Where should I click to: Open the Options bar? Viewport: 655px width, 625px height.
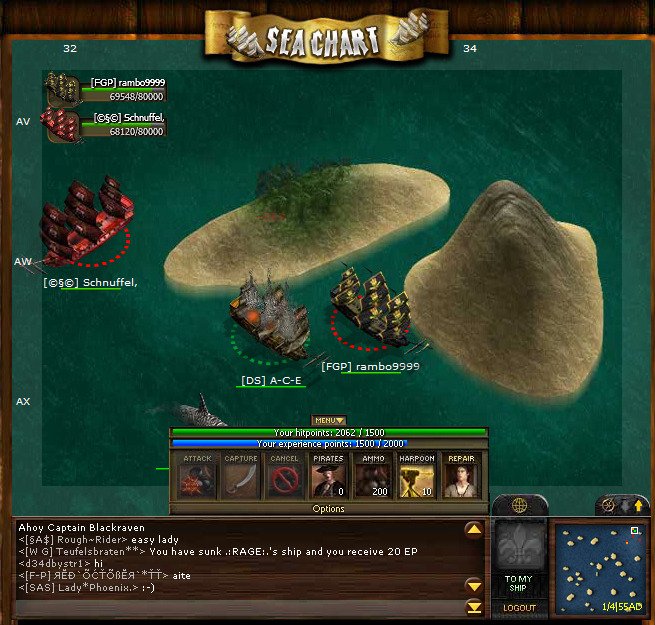(328, 509)
